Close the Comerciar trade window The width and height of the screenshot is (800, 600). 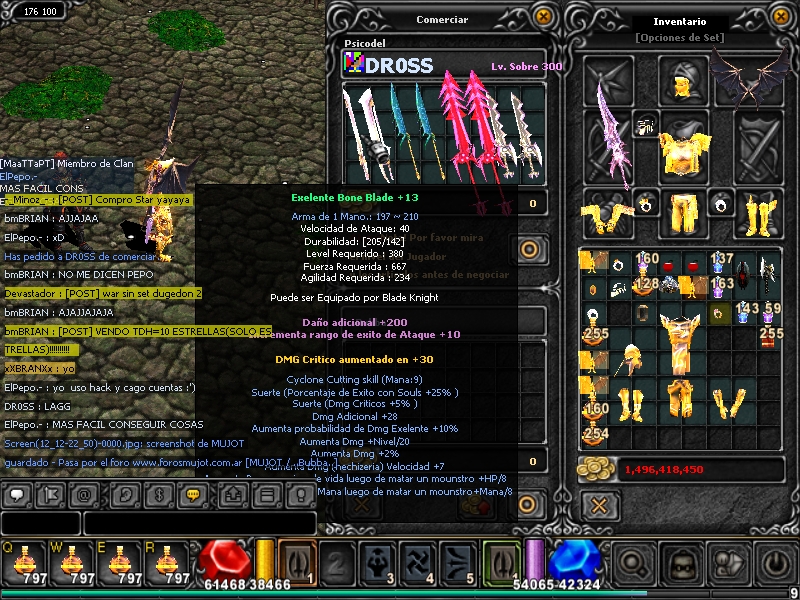(543, 16)
